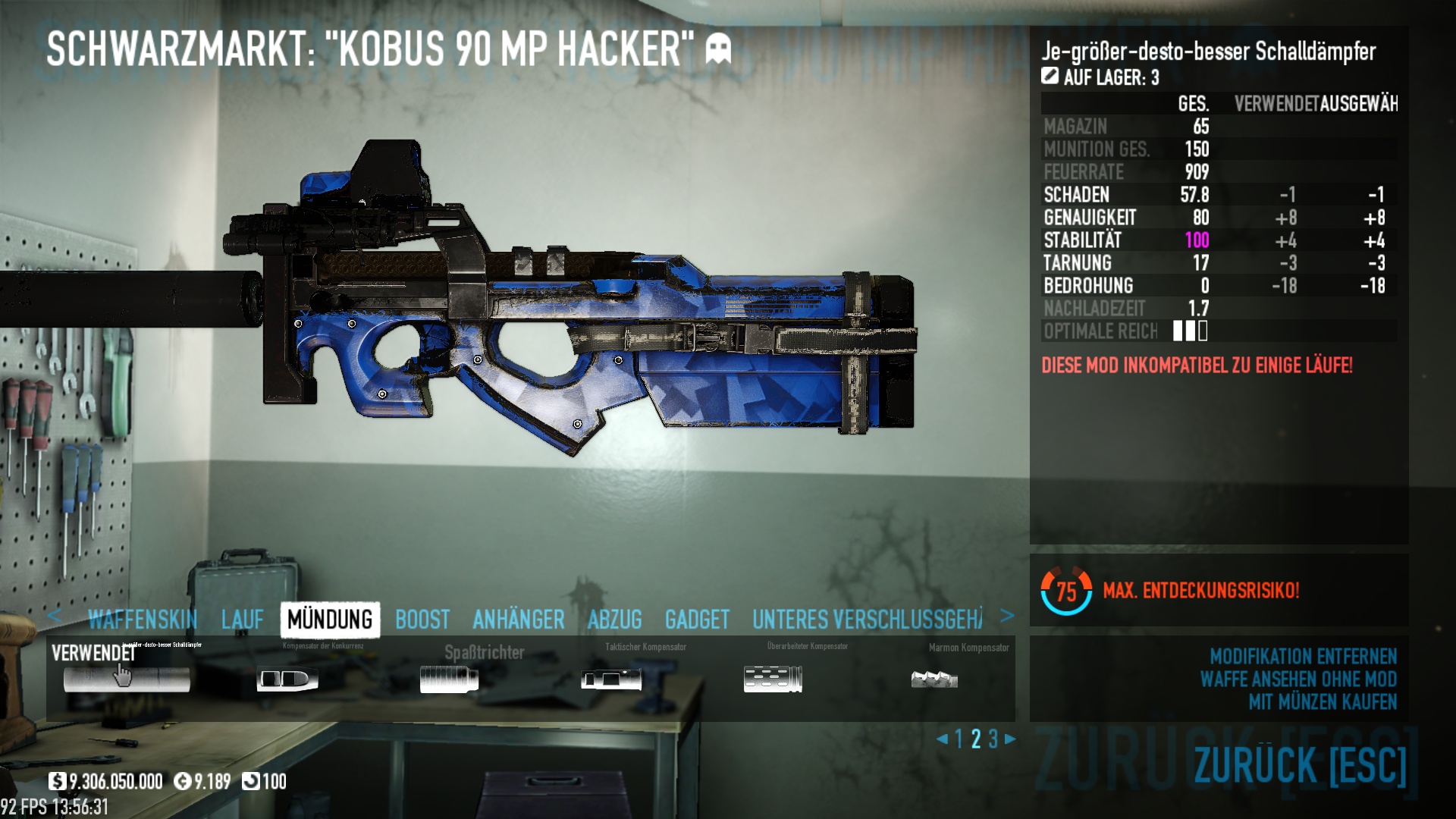
Task: Click the right arrow after the category tabs
Action: tap(1007, 617)
